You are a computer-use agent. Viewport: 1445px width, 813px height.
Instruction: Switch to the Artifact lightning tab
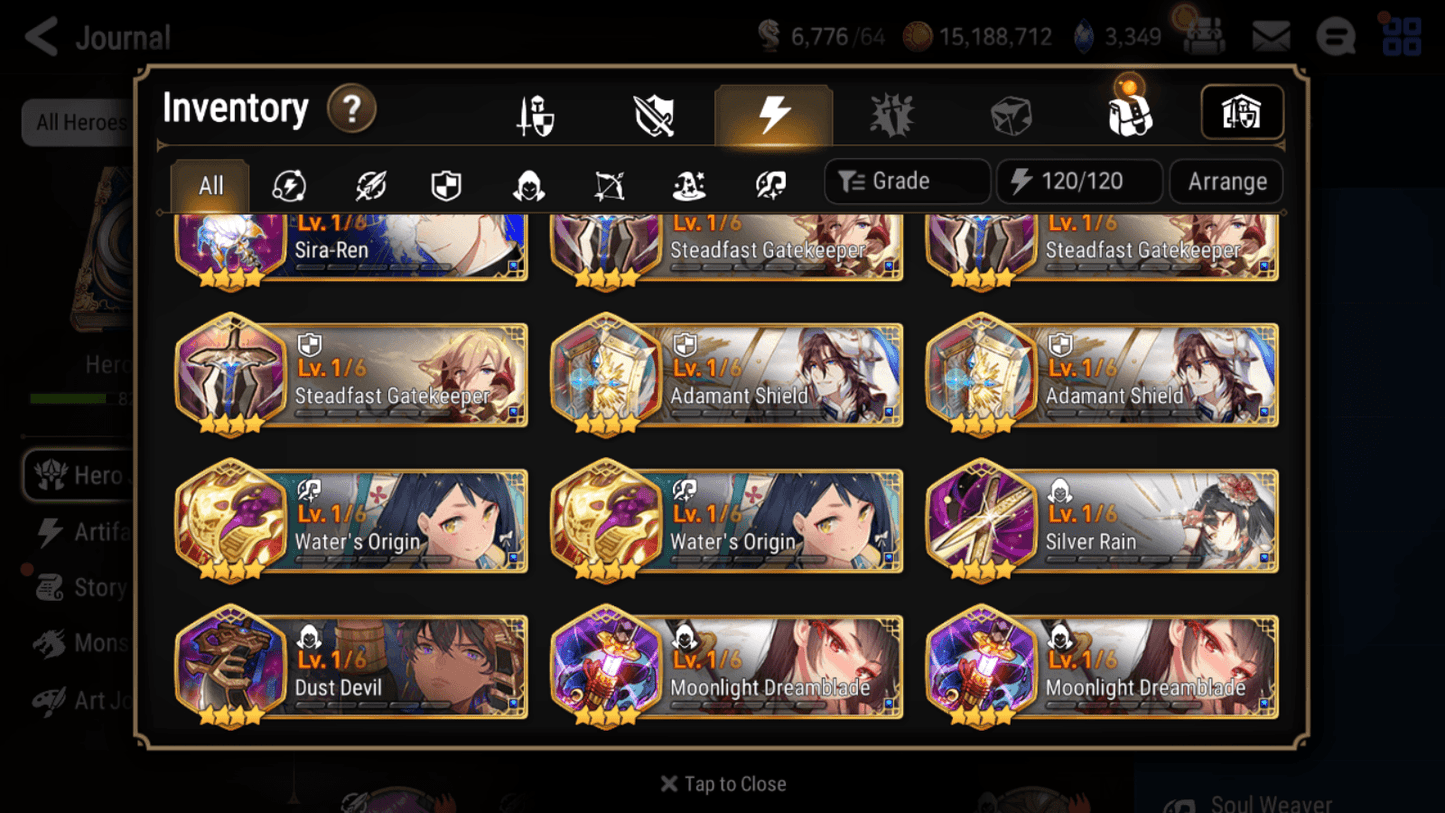[x=772, y=113]
